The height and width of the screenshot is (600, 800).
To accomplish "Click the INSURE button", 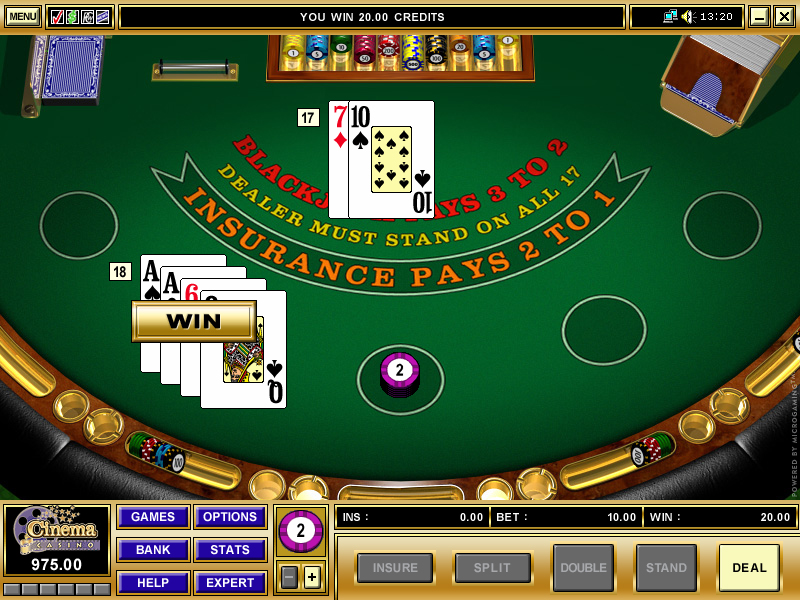I will point(395,568).
